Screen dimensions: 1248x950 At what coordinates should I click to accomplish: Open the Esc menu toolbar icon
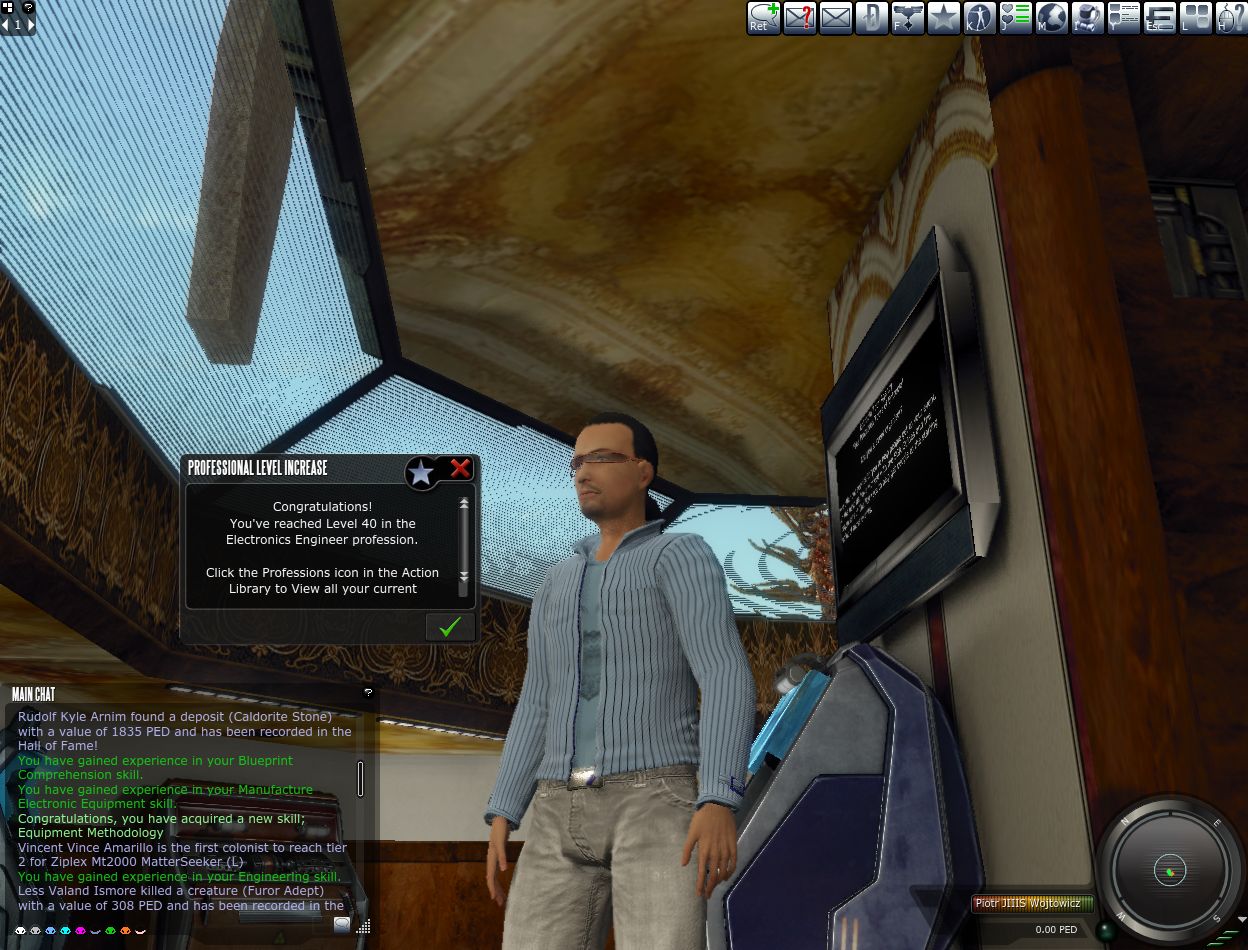pos(1160,18)
